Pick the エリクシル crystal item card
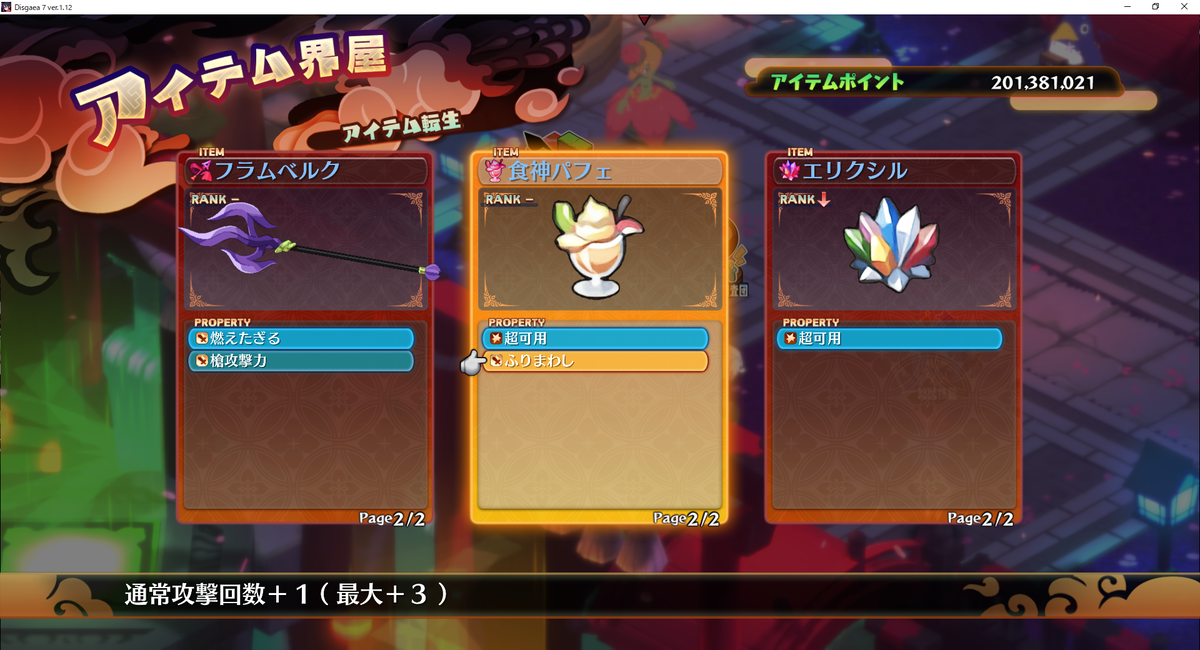 [892, 250]
